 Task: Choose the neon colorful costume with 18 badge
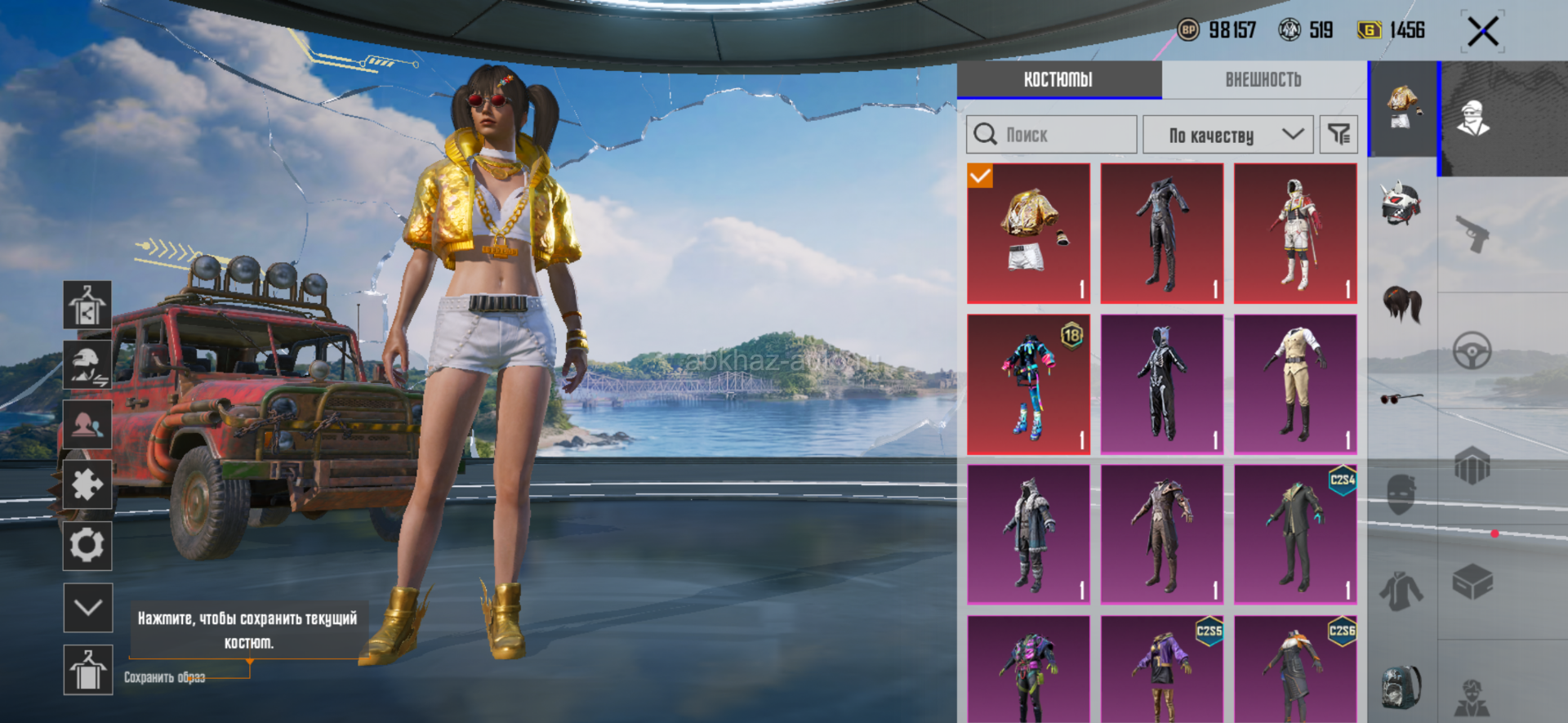[x=1029, y=384]
